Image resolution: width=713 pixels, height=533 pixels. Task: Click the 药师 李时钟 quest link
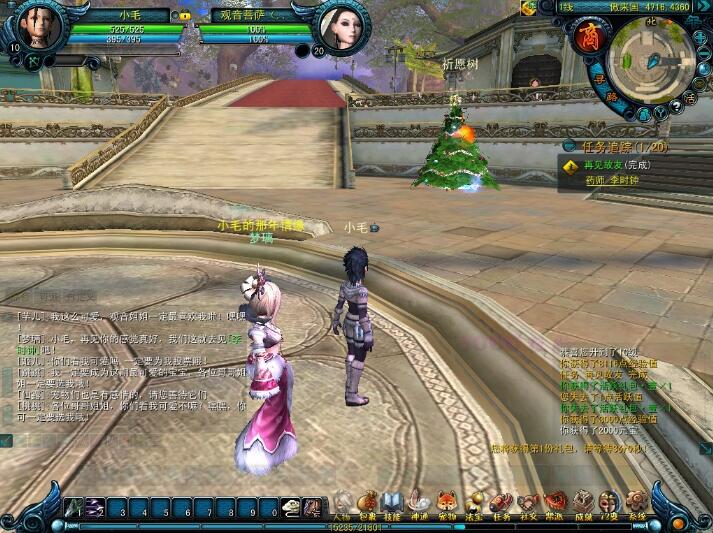pyautogui.click(x=612, y=181)
